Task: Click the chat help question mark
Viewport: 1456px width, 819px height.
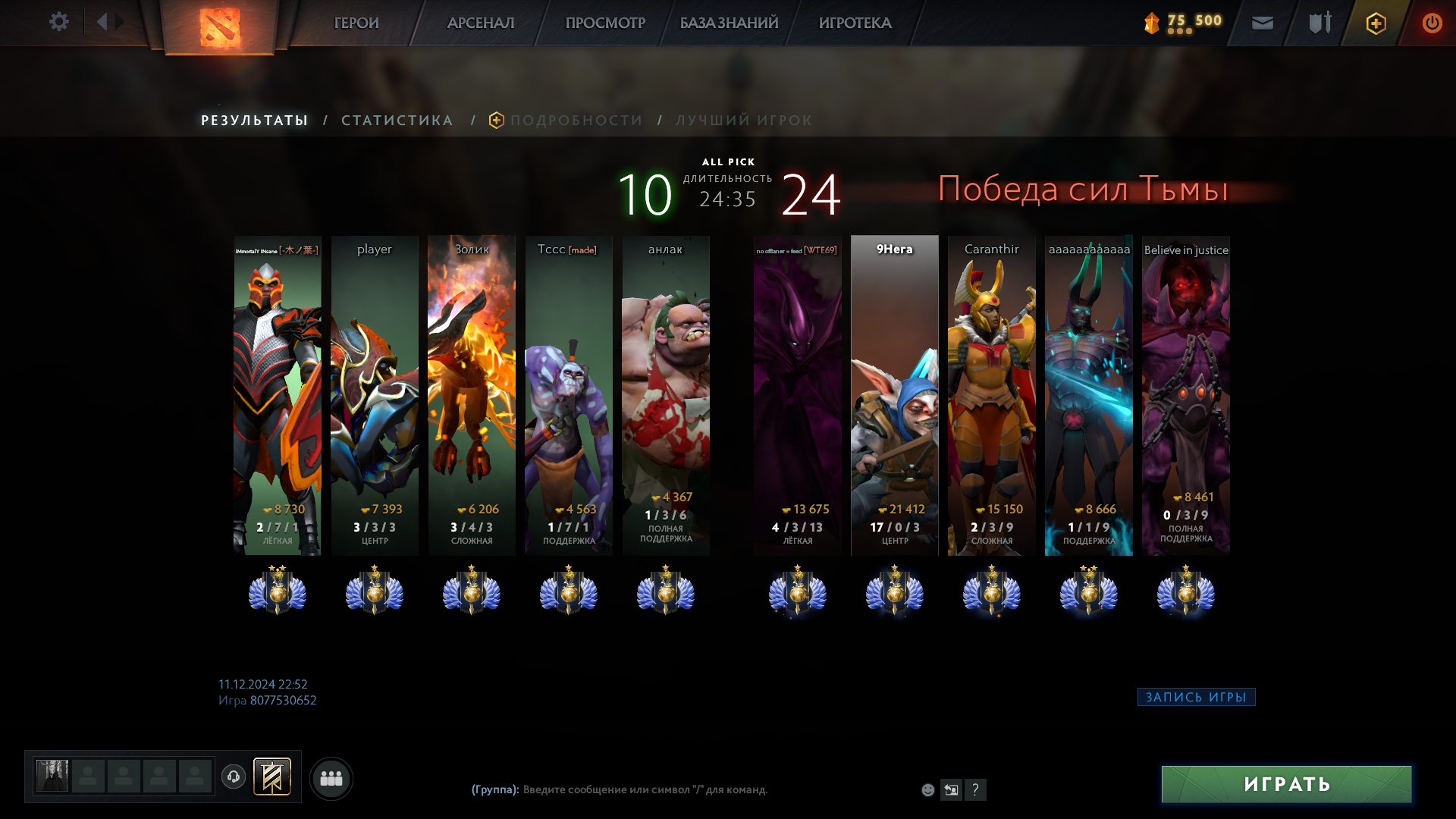Action: [975, 789]
